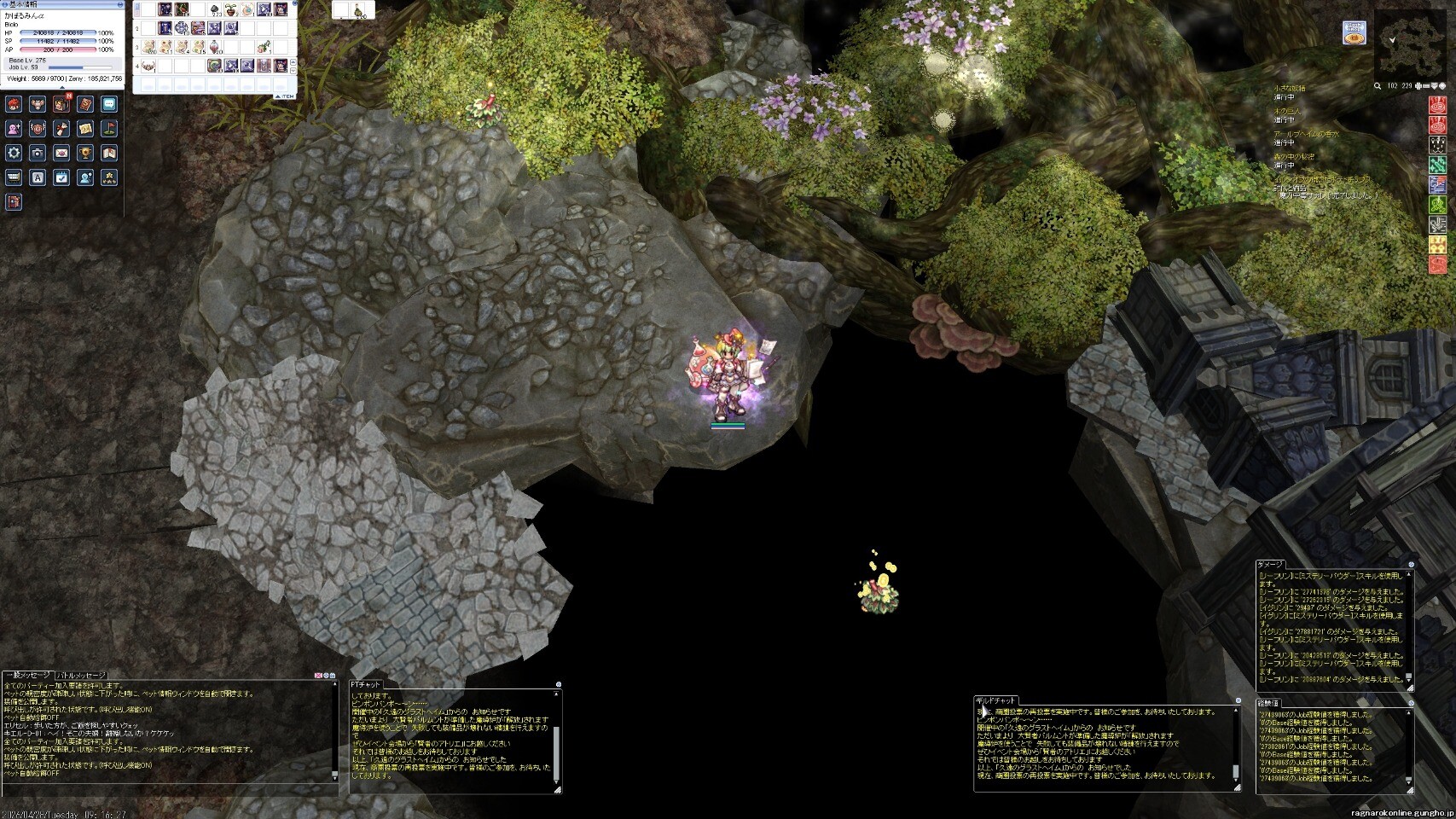Open the settings gear icon

[14, 153]
